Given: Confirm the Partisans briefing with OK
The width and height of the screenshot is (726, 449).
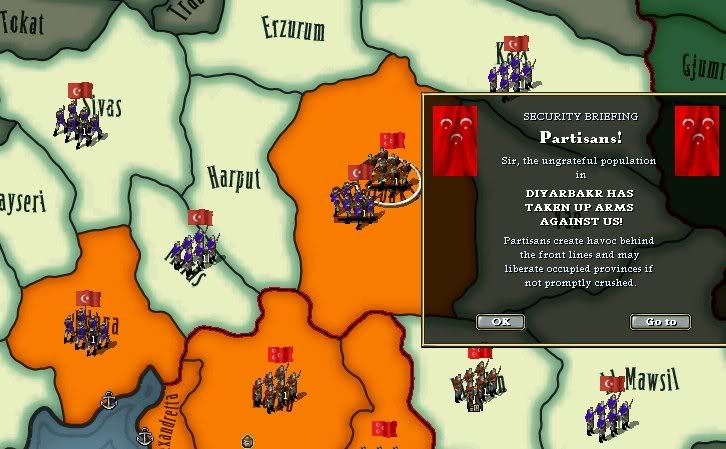Looking at the screenshot, I should pos(500,322).
